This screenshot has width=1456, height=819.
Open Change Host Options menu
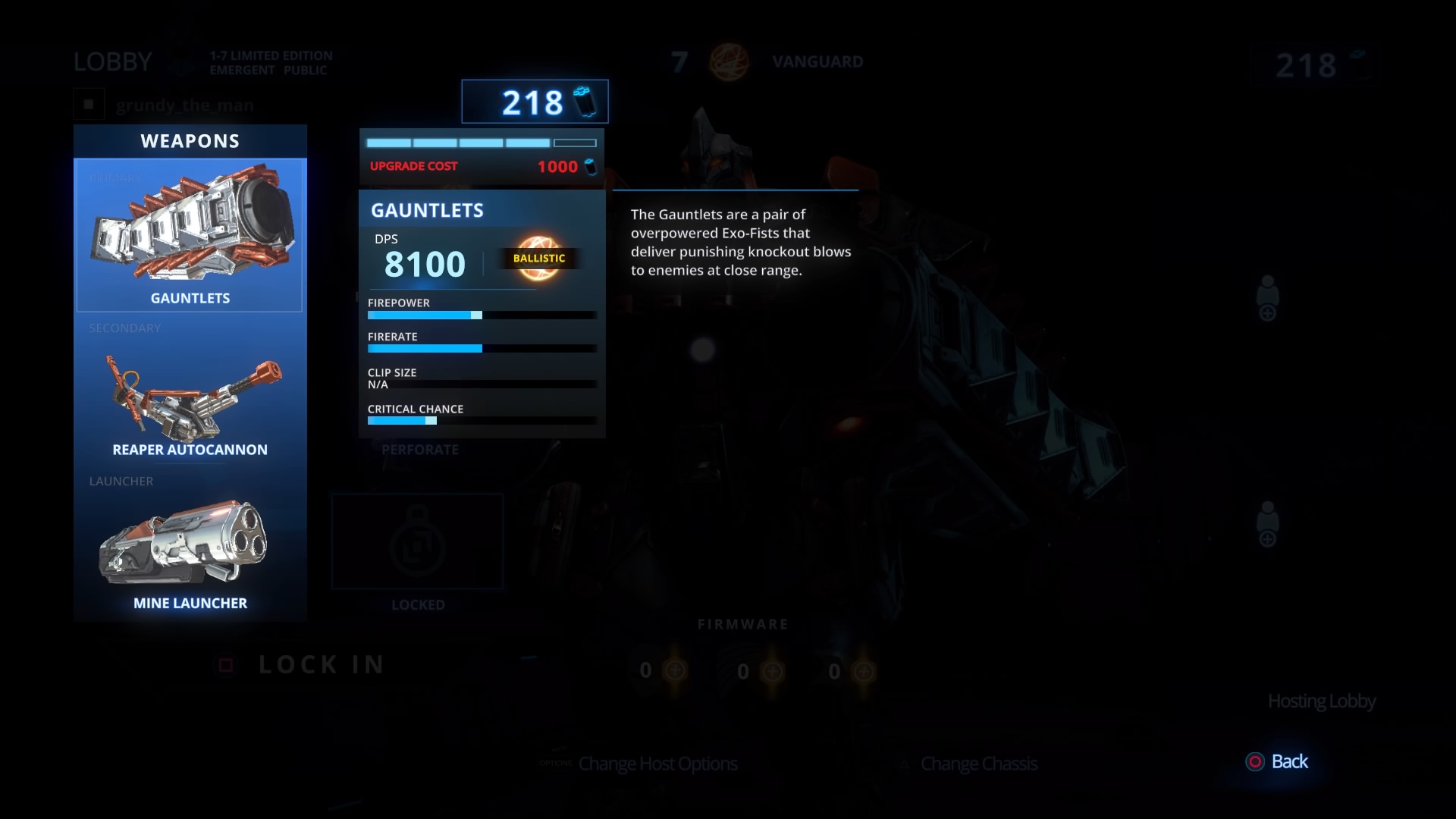[x=657, y=764]
